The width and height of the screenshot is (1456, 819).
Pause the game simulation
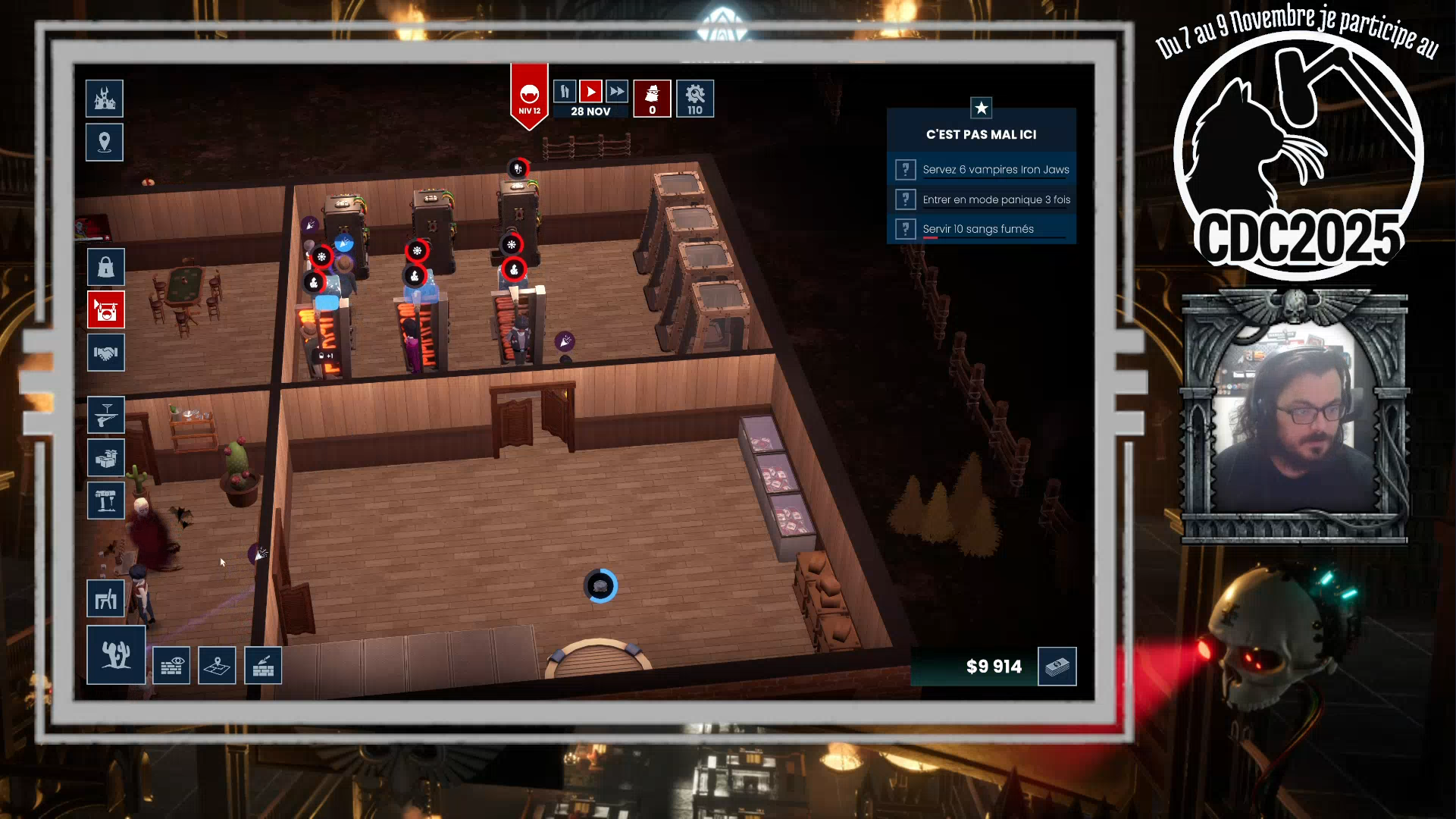pos(564,92)
